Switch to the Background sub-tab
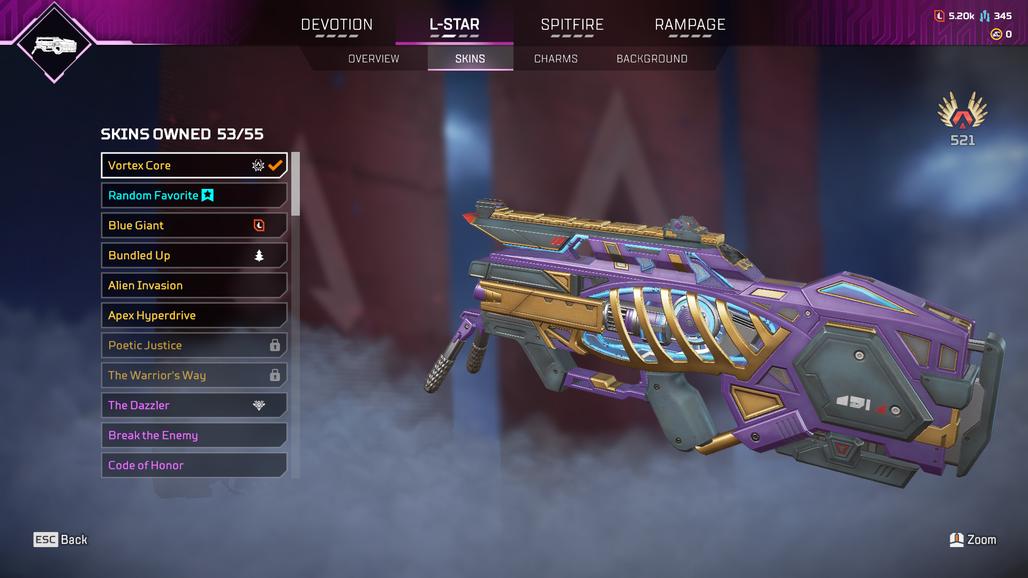This screenshot has height=578, width=1028. [x=652, y=59]
